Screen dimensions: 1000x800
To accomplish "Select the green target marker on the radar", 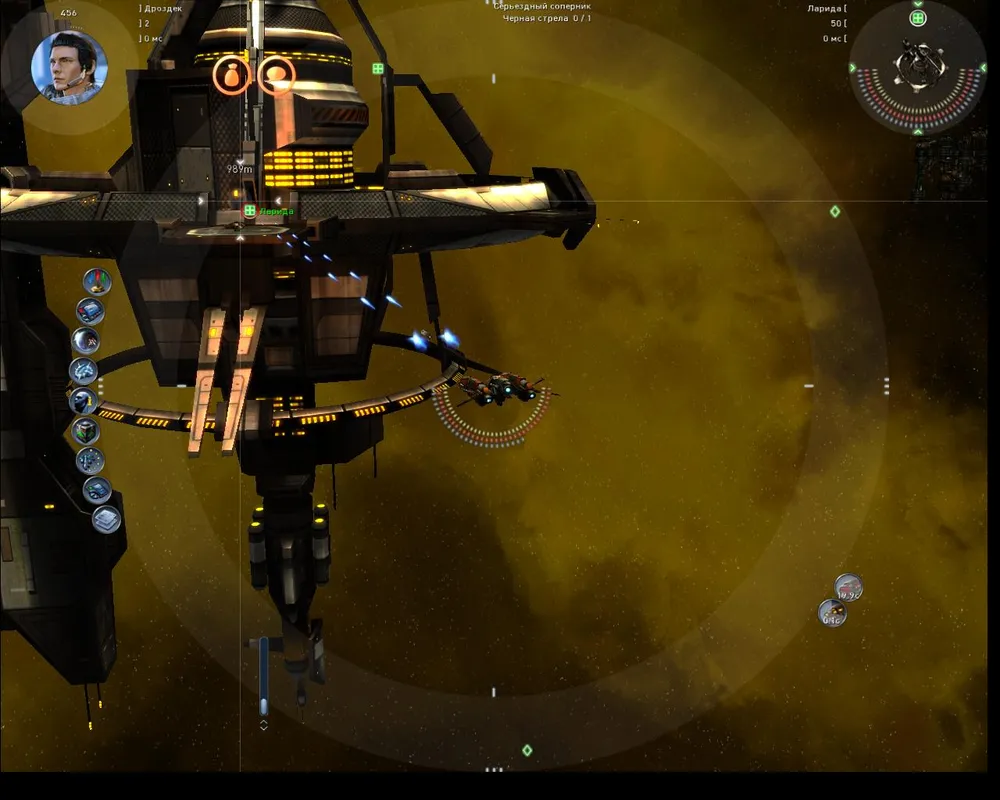I will click(917, 18).
